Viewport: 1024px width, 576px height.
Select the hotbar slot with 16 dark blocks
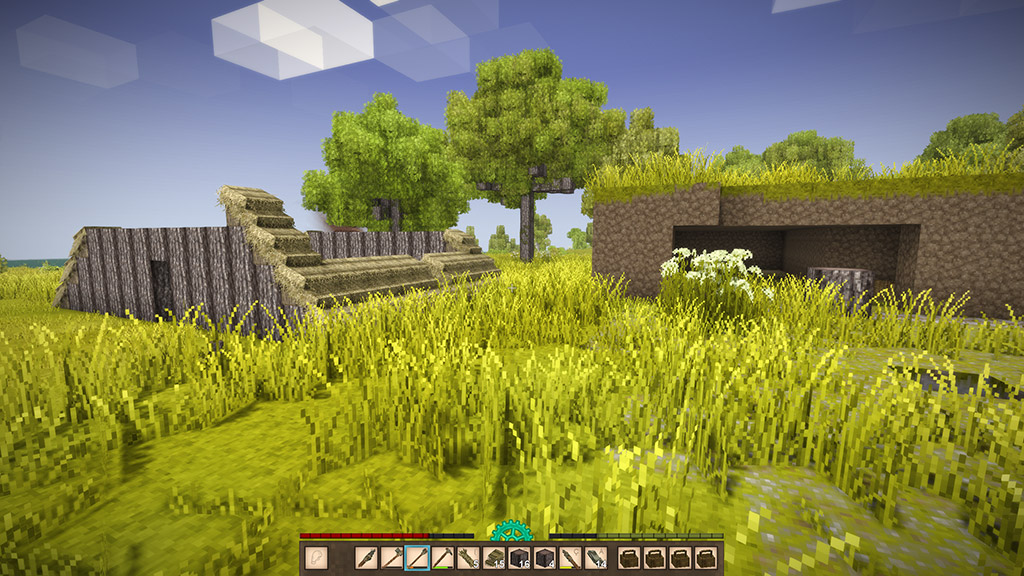coord(519,558)
